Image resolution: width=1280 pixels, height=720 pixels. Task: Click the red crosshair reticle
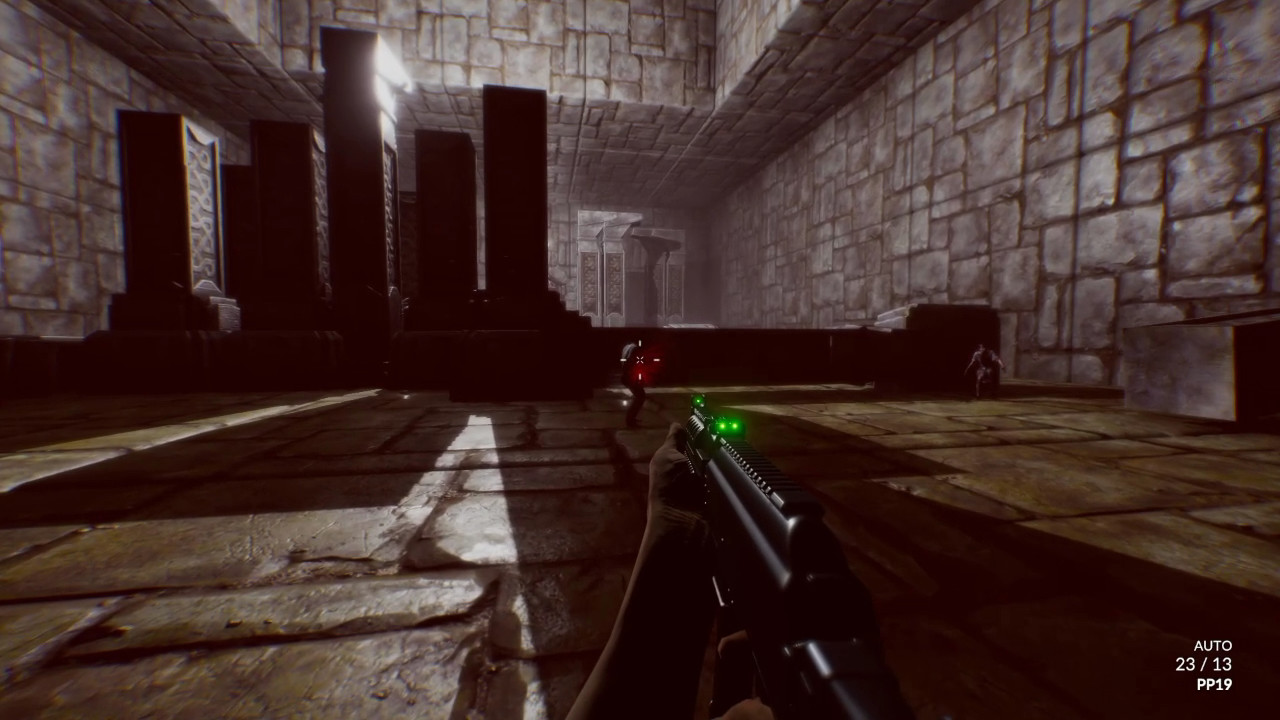point(640,360)
